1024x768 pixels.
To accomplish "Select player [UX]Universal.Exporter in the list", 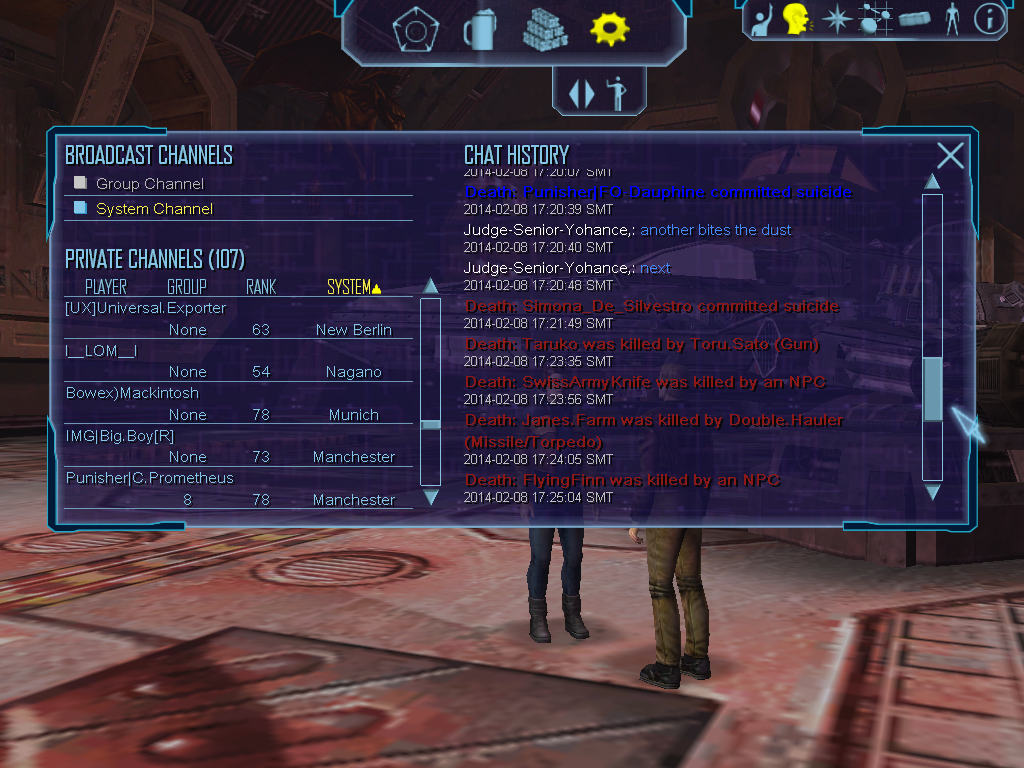I will pos(146,308).
